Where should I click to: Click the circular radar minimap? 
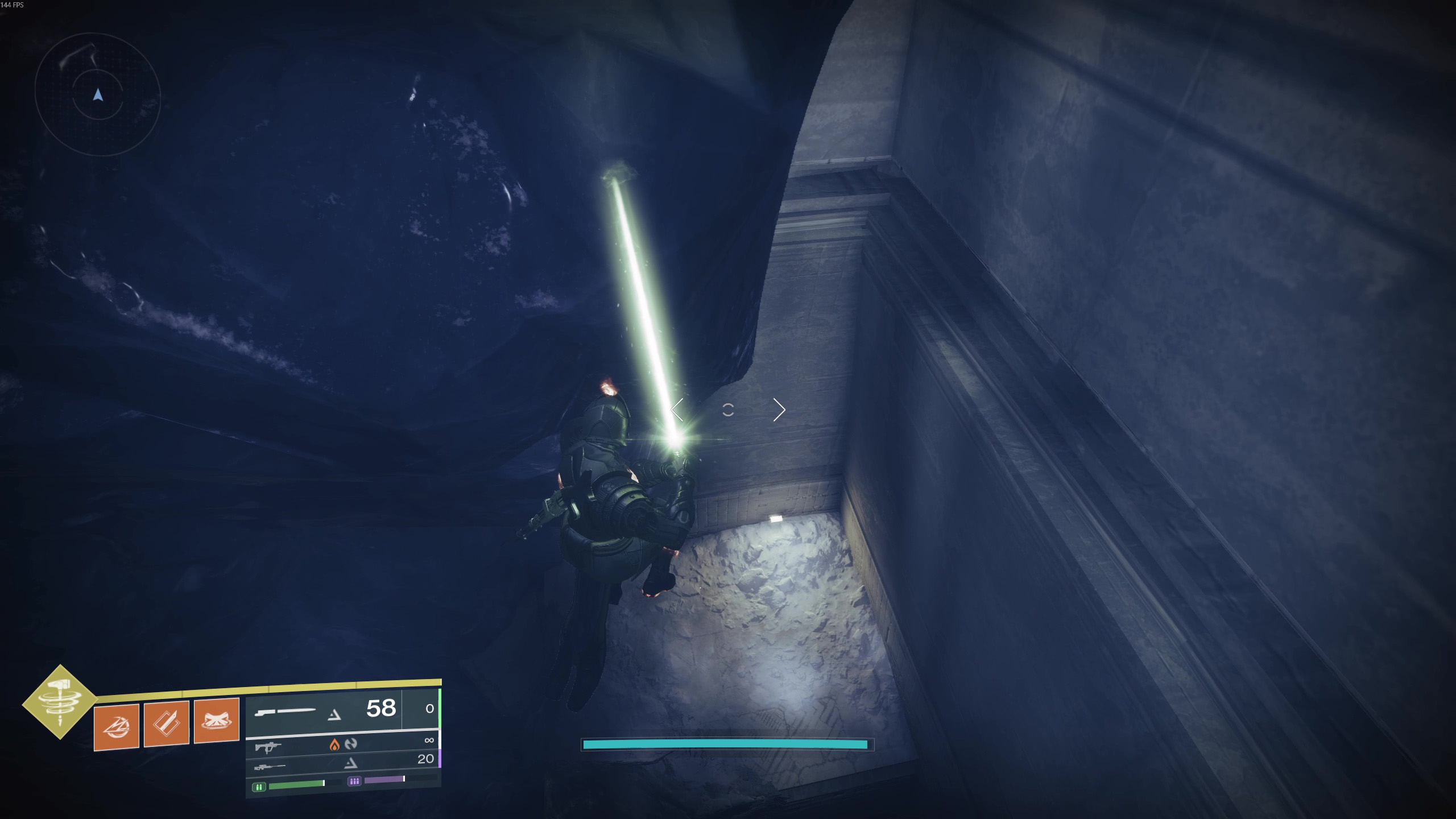click(x=98, y=95)
